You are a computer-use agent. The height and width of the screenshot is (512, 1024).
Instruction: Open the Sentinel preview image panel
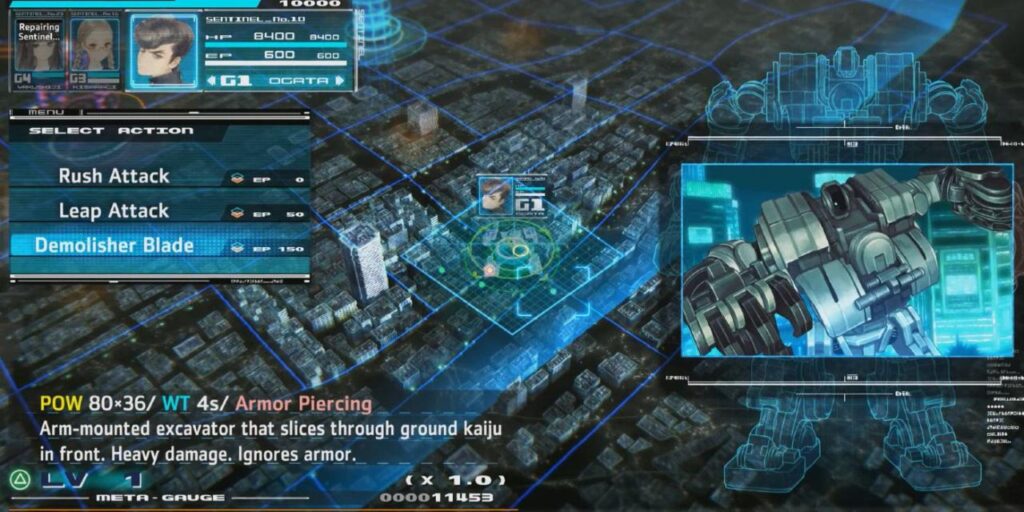[x=846, y=260]
